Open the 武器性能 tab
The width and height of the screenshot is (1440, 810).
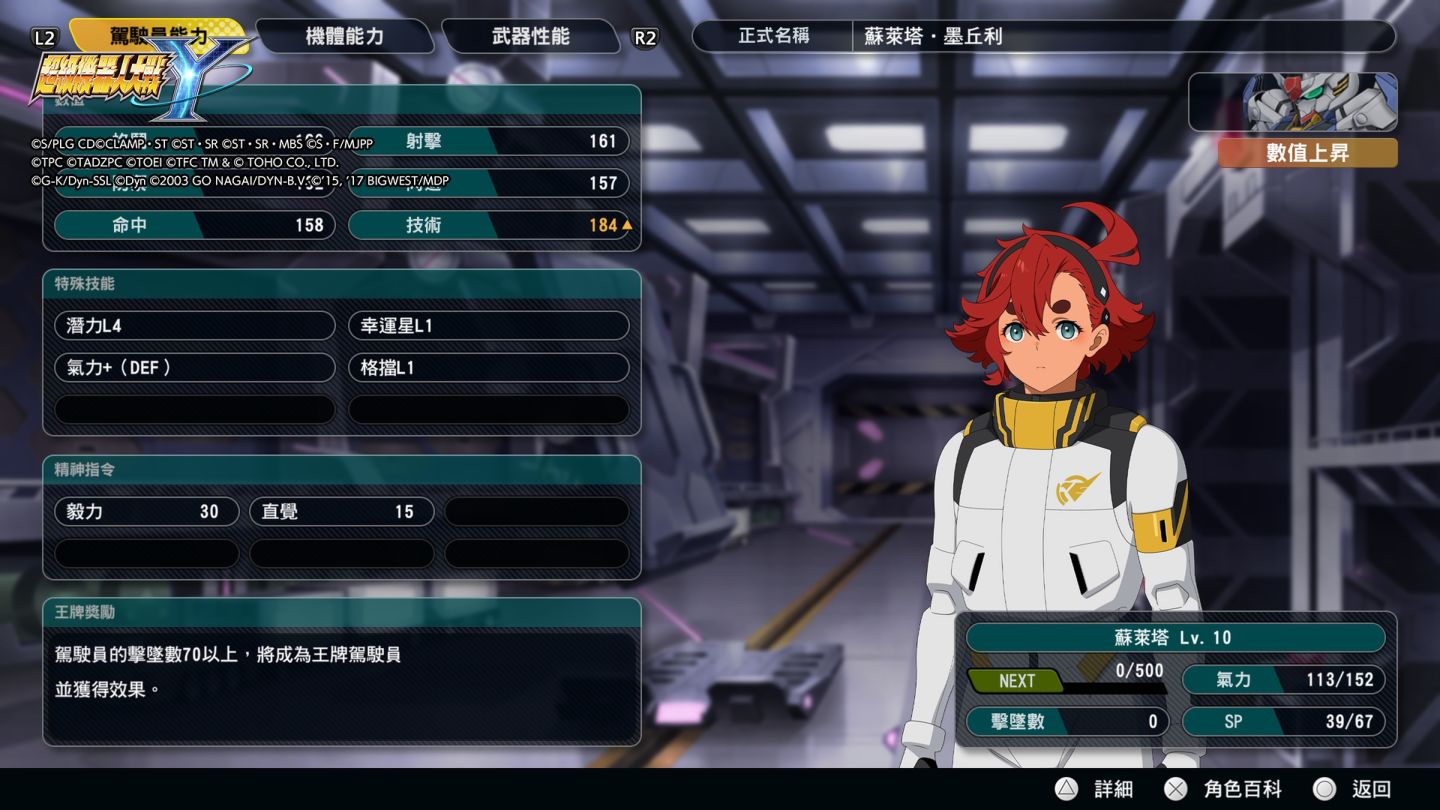530,37
